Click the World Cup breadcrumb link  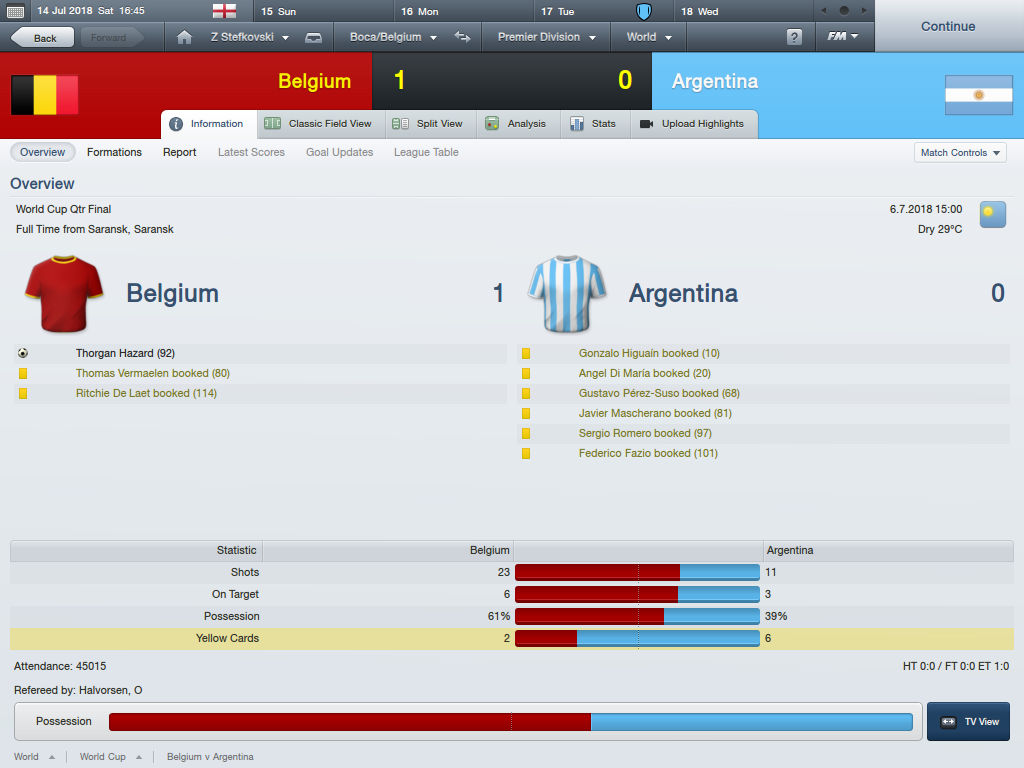click(x=103, y=757)
